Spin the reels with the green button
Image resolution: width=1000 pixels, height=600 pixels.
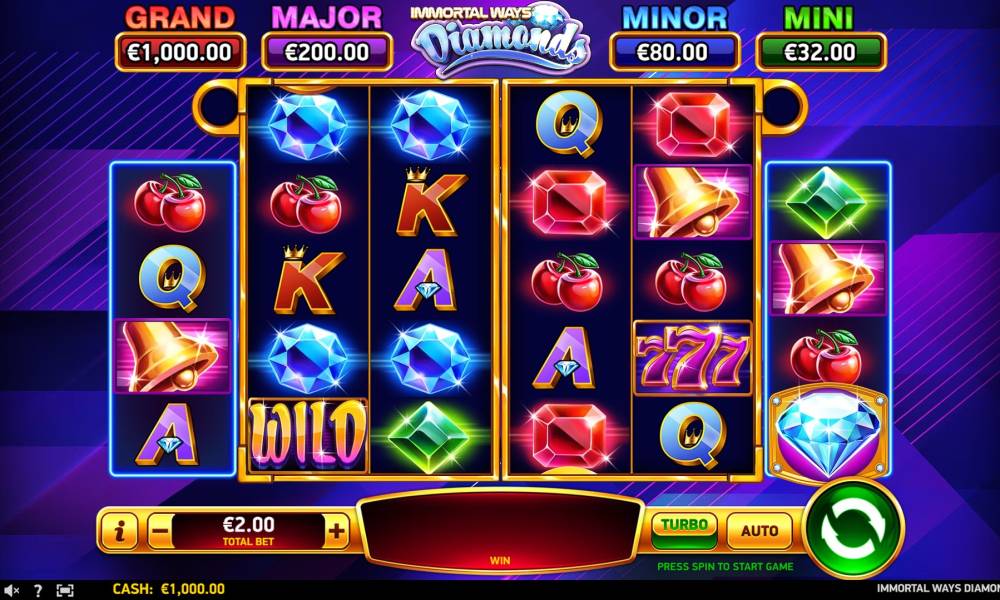point(853,528)
